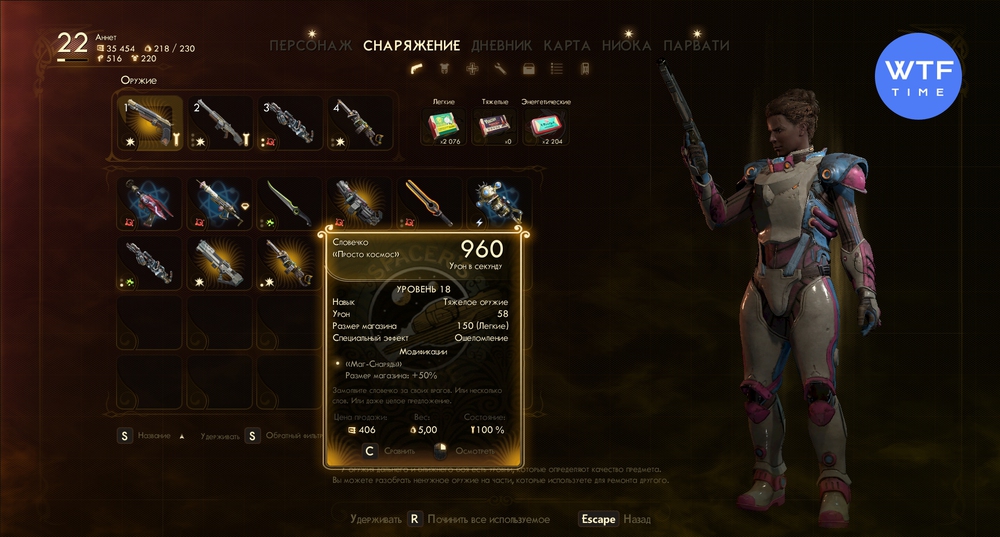Open the chest-shaped category filter

pos(529,69)
